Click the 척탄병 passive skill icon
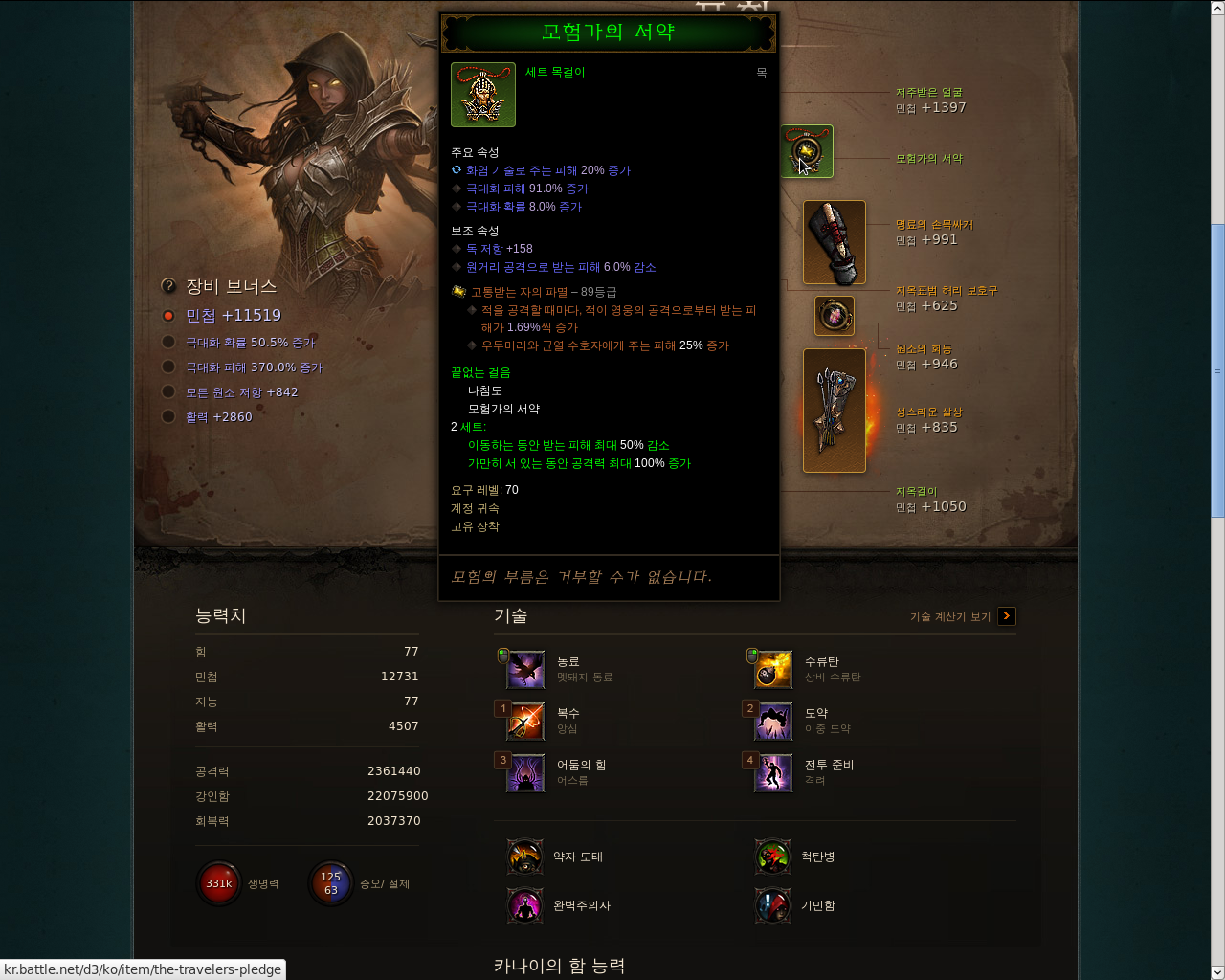This screenshot has width=1225, height=980. click(x=772, y=857)
